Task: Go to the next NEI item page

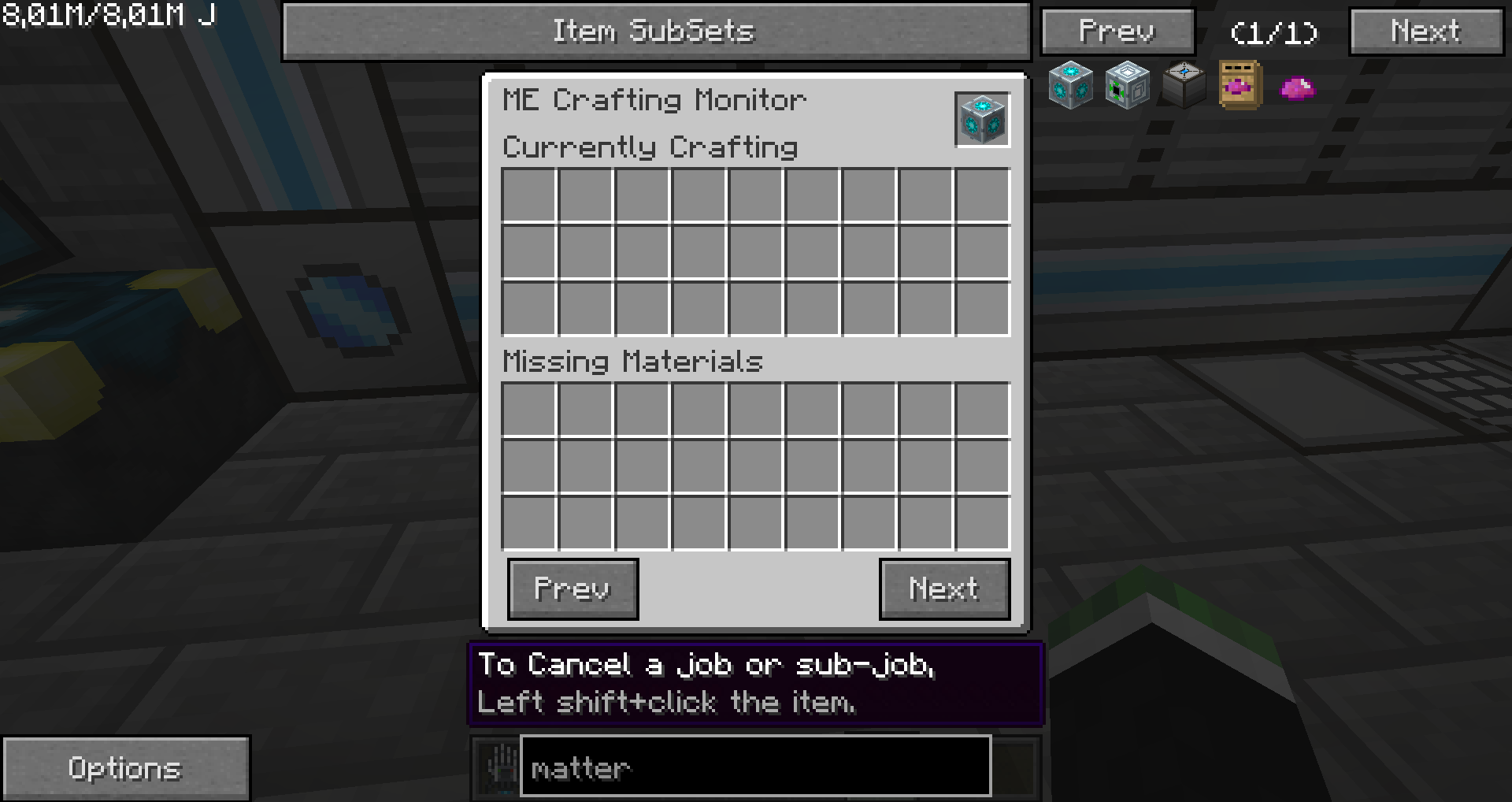Action: (x=1426, y=32)
